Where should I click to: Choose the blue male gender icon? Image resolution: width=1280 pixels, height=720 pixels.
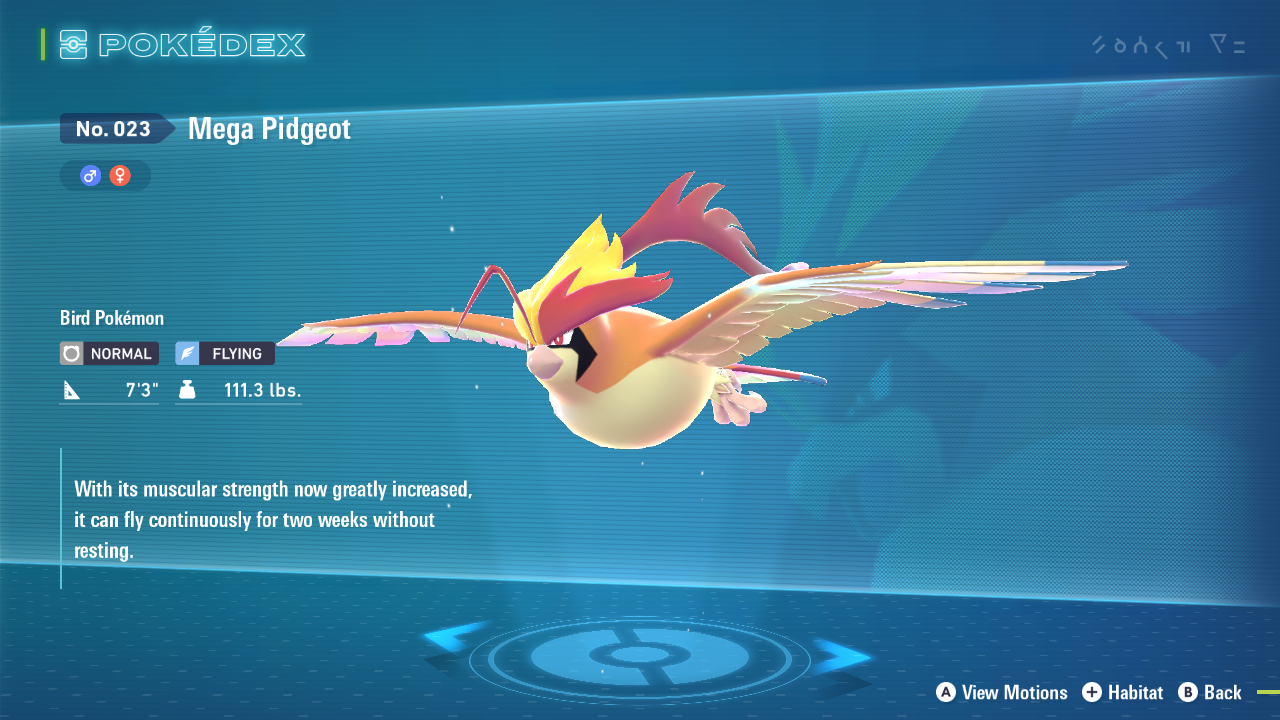tap(91, 176)
